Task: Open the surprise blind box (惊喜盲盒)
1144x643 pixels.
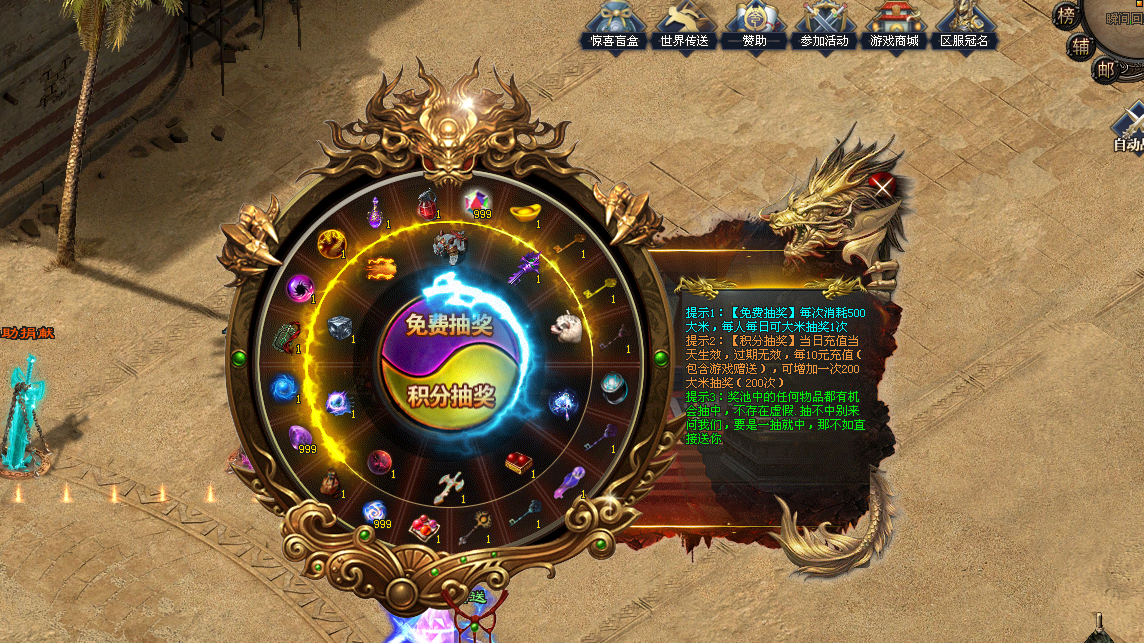Action: tap(615, 25)
